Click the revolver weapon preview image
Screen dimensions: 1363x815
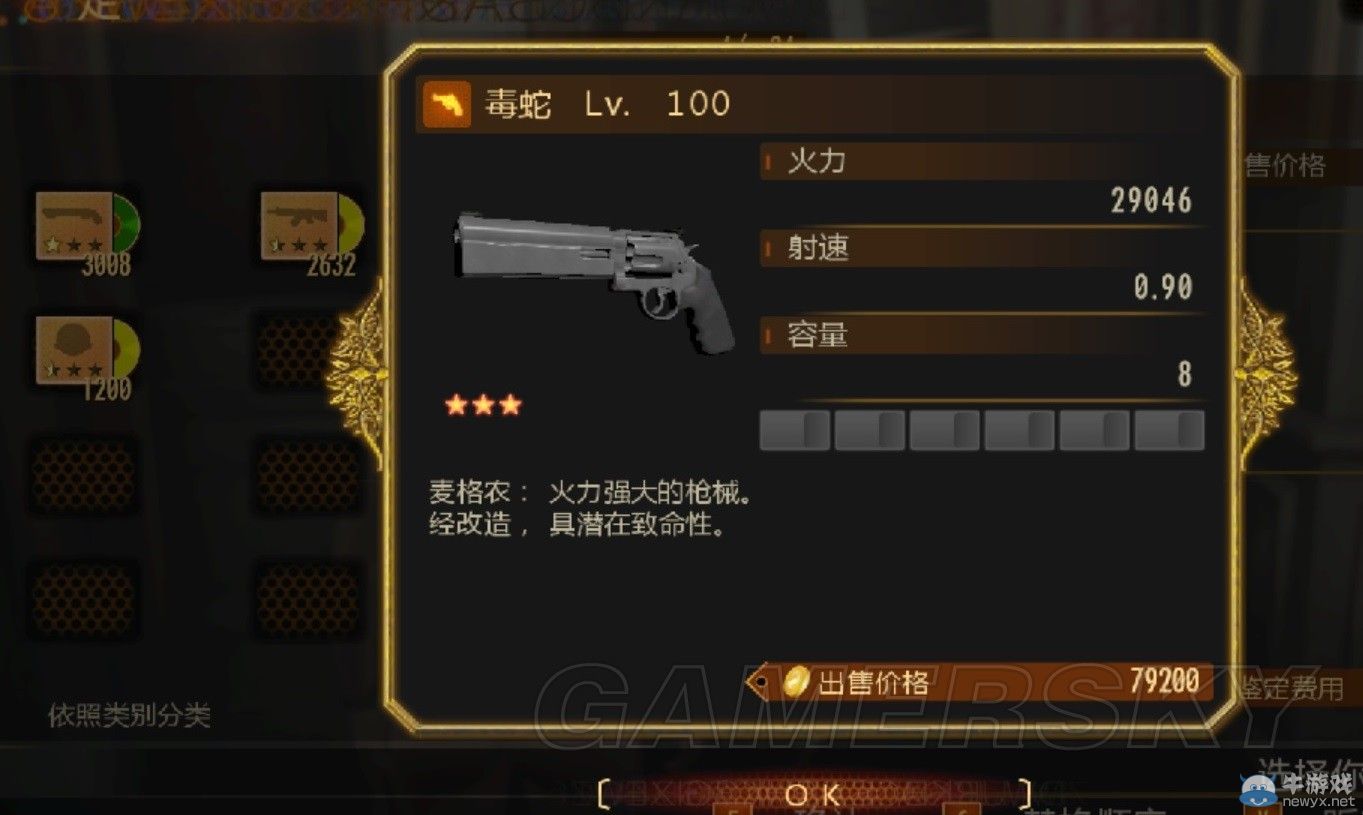point(590,280)
